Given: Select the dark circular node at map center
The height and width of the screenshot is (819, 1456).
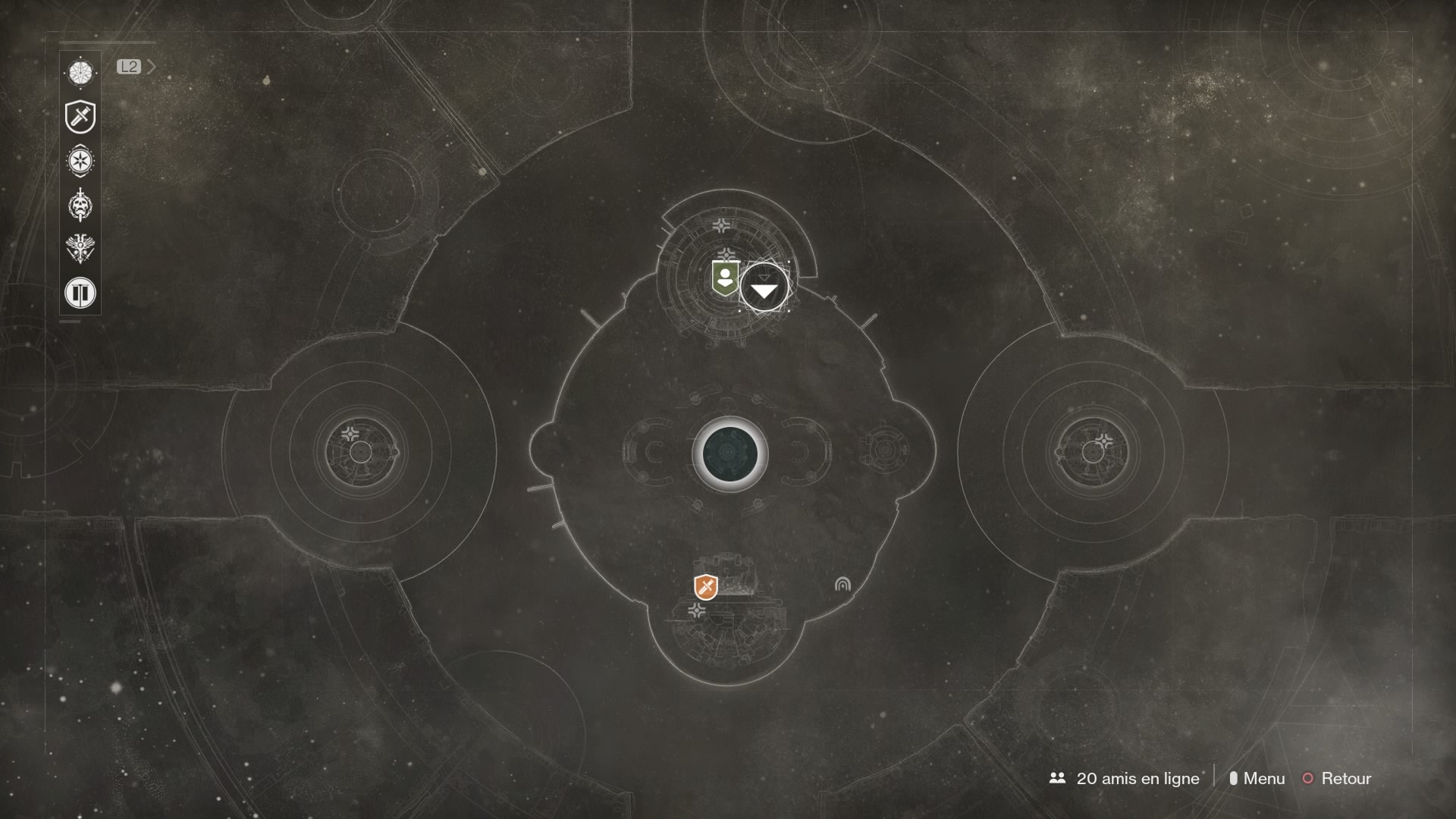Looking at the screenshot, I should coord(730,453).
